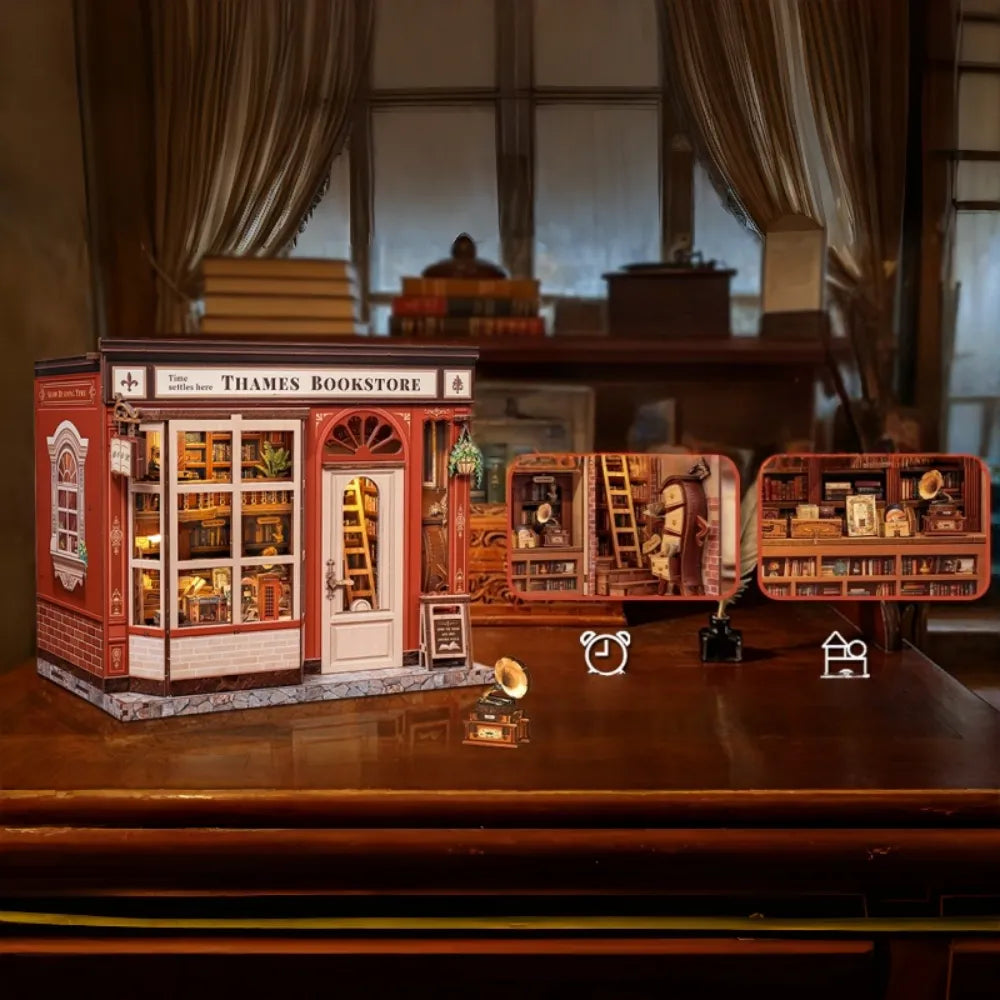
Task: Select the white house icon
Action: 845,655
